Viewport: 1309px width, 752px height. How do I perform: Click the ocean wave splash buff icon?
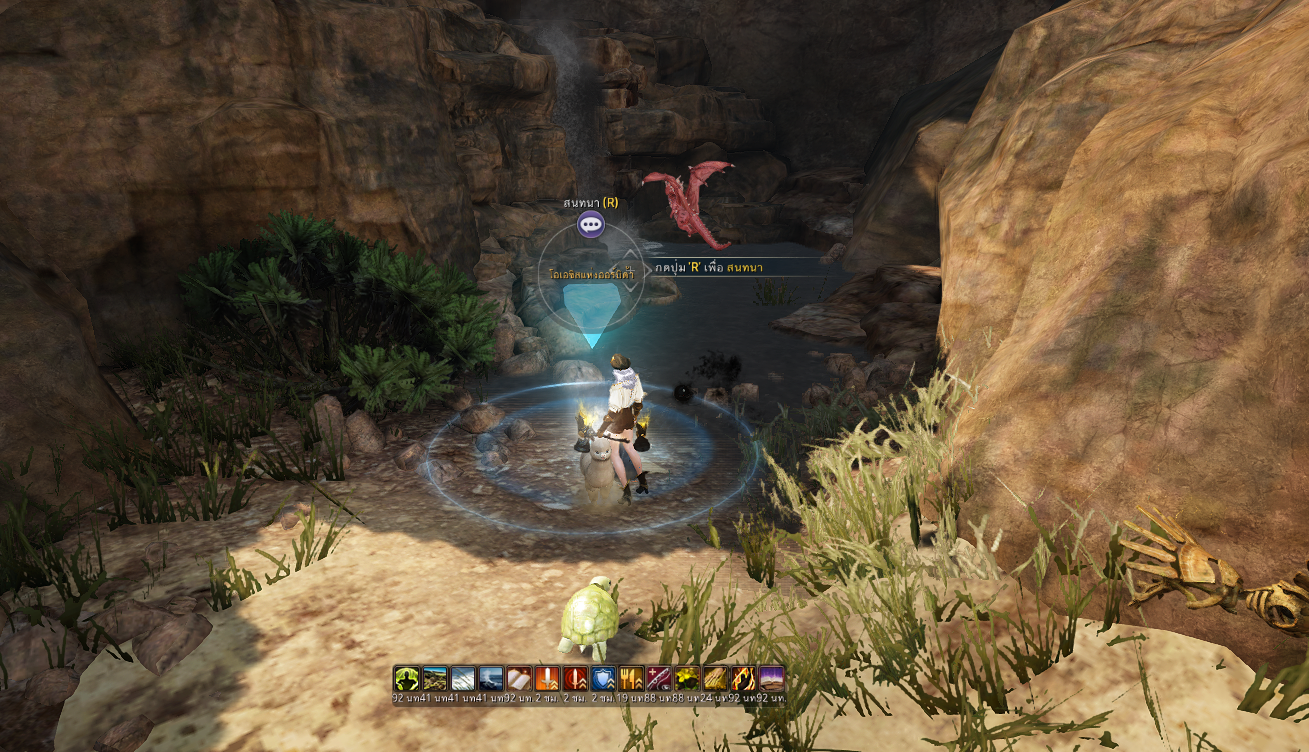490,678
